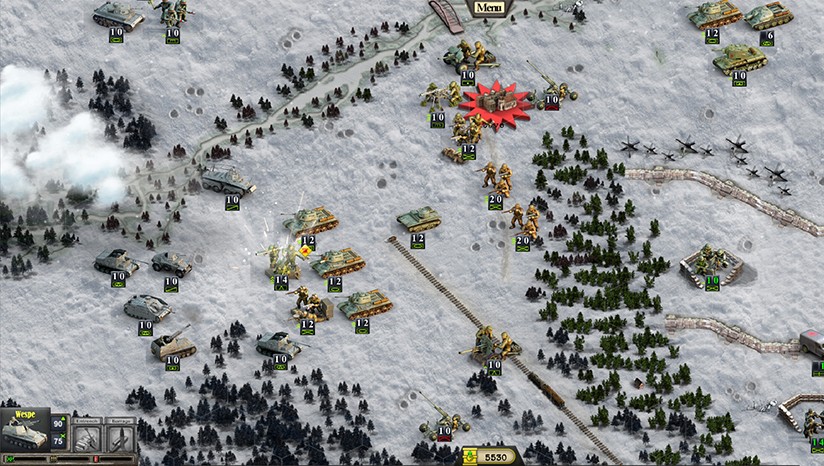Open the Menu button
The image size is (824, 466).
(x=488, y=9)
